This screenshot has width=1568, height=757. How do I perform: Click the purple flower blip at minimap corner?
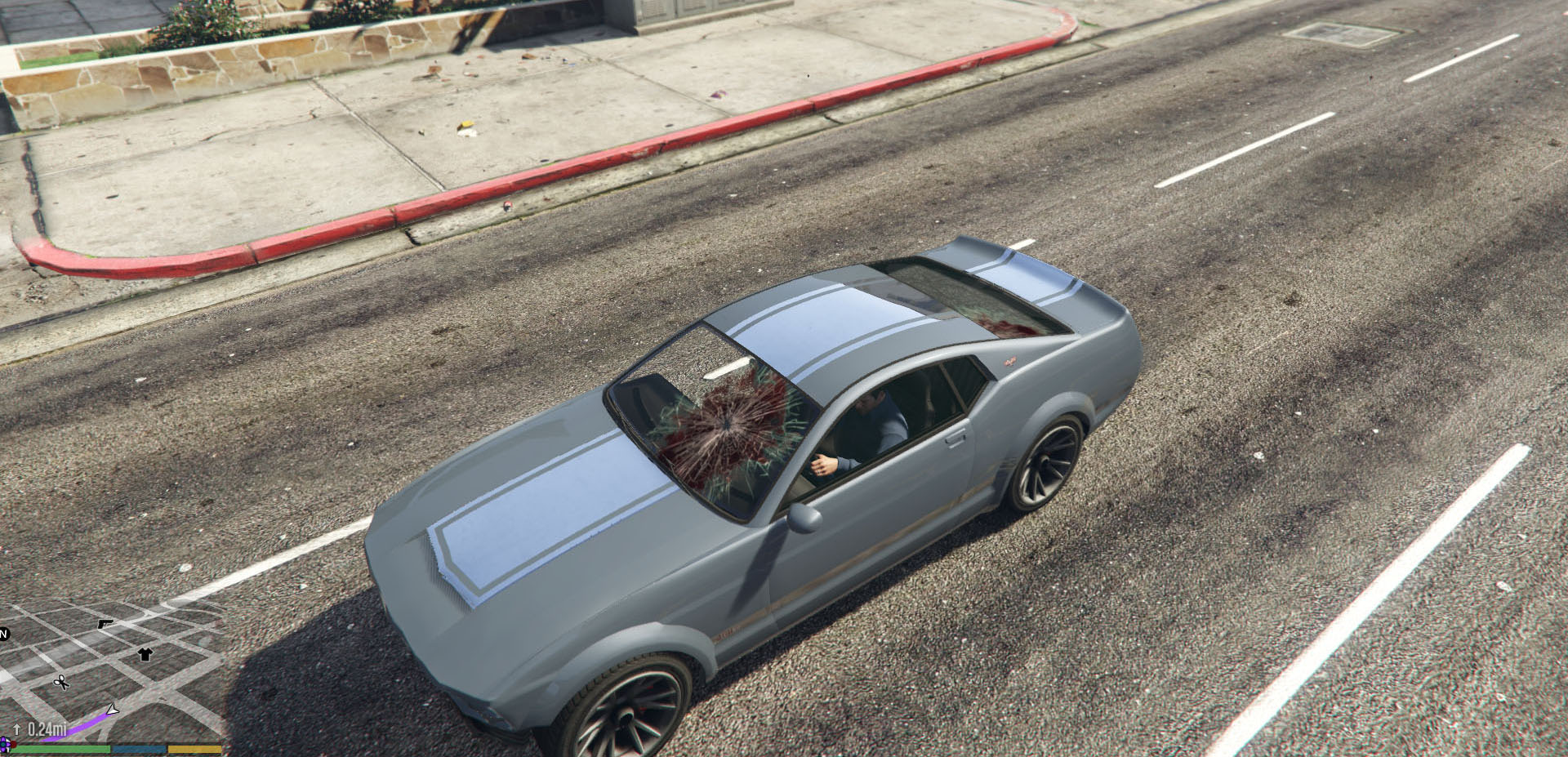point(4,745)
